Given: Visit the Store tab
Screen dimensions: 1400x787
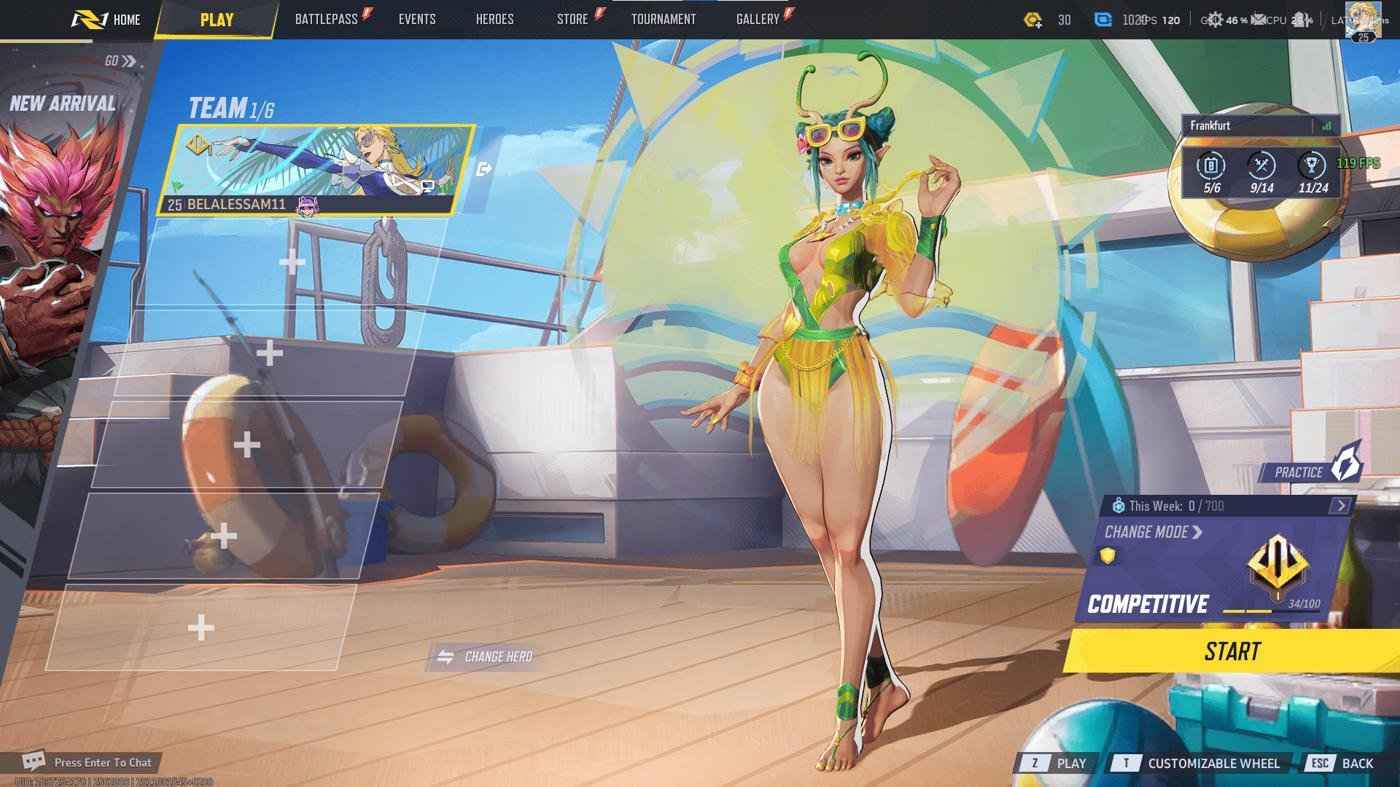Looking at the screenshot, I should point(573,19).
